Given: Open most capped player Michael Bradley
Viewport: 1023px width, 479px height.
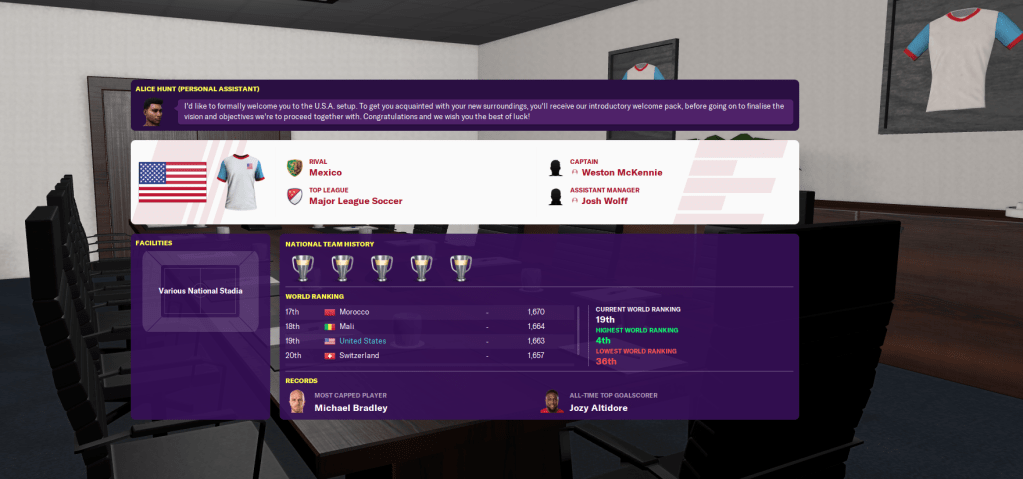Looking at the screenshot, I should (350, 408).
